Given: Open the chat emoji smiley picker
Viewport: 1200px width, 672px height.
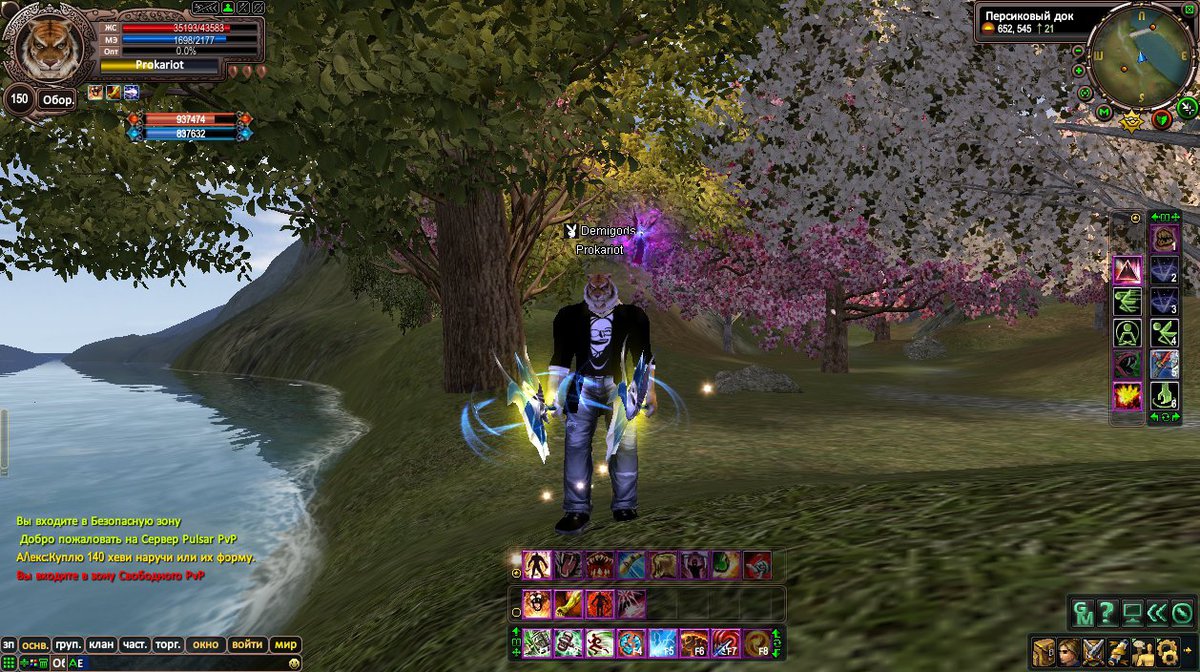Looking at the screenshot, I should point(294,663).
